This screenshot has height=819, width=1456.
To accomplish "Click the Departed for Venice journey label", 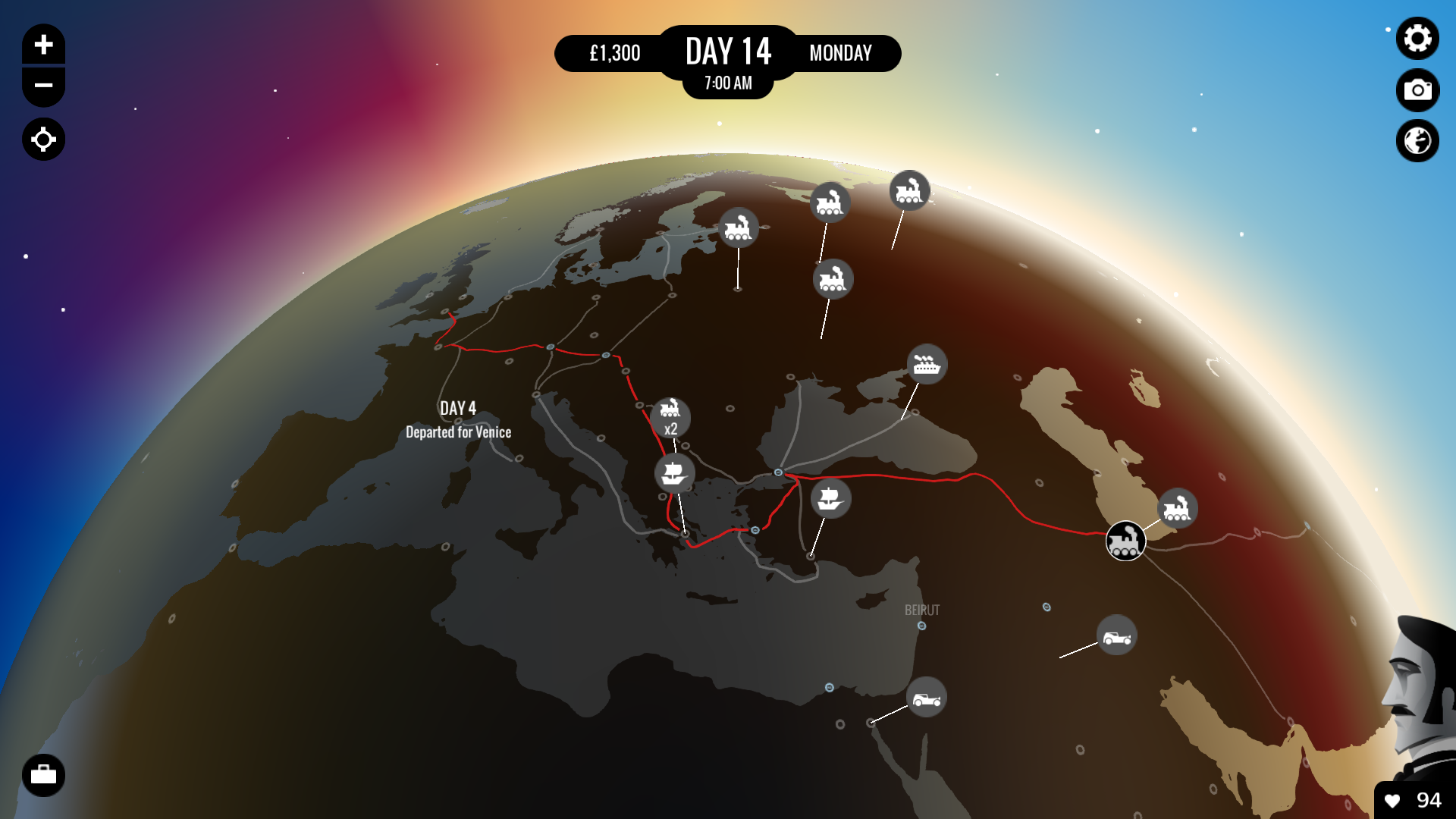I will click(459, 432).
